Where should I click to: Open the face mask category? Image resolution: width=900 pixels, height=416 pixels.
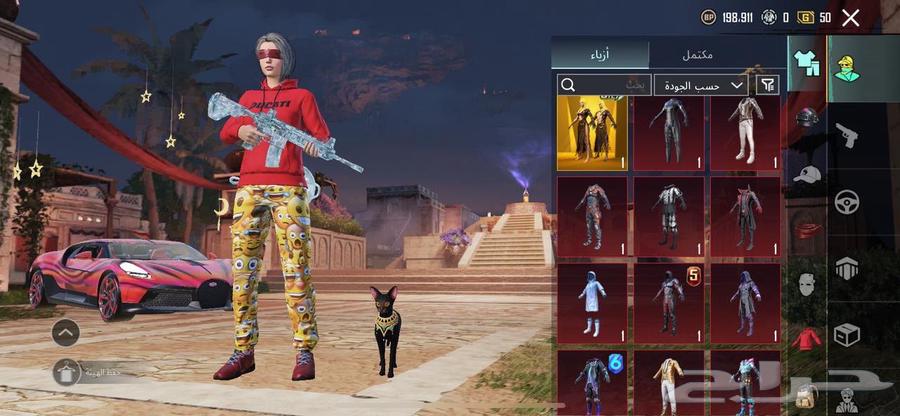click(806, 284)
